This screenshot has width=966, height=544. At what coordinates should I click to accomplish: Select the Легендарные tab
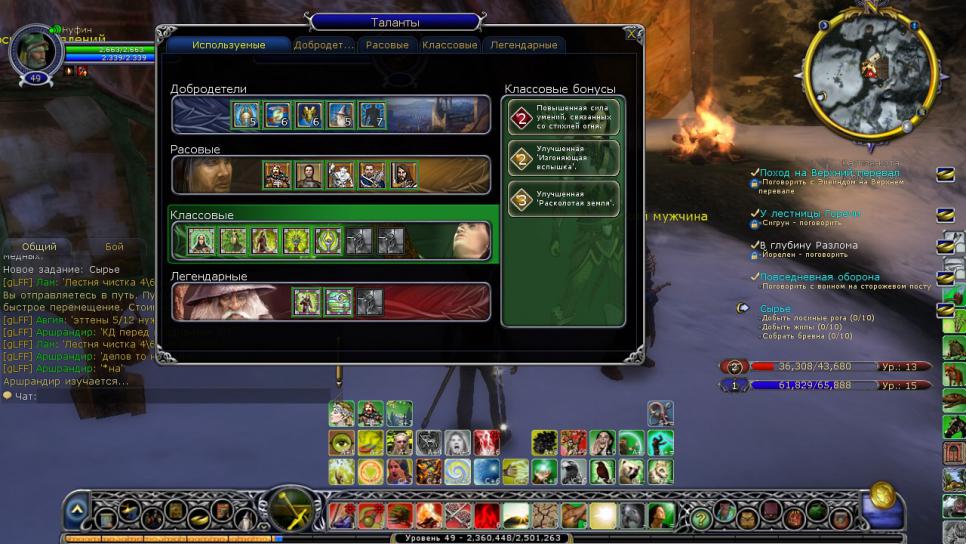(x=523, y=46)
